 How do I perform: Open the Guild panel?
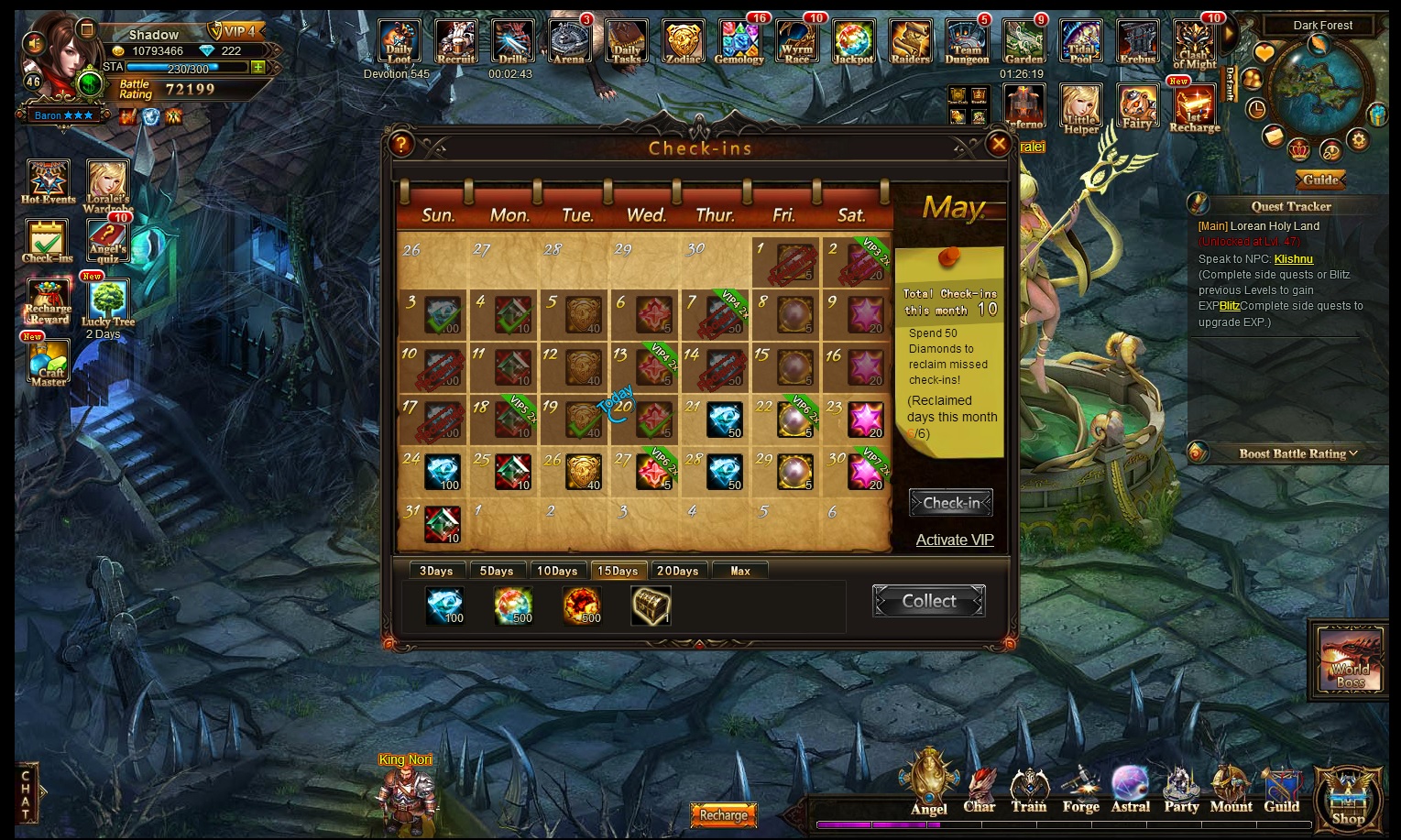(1281, 792)
